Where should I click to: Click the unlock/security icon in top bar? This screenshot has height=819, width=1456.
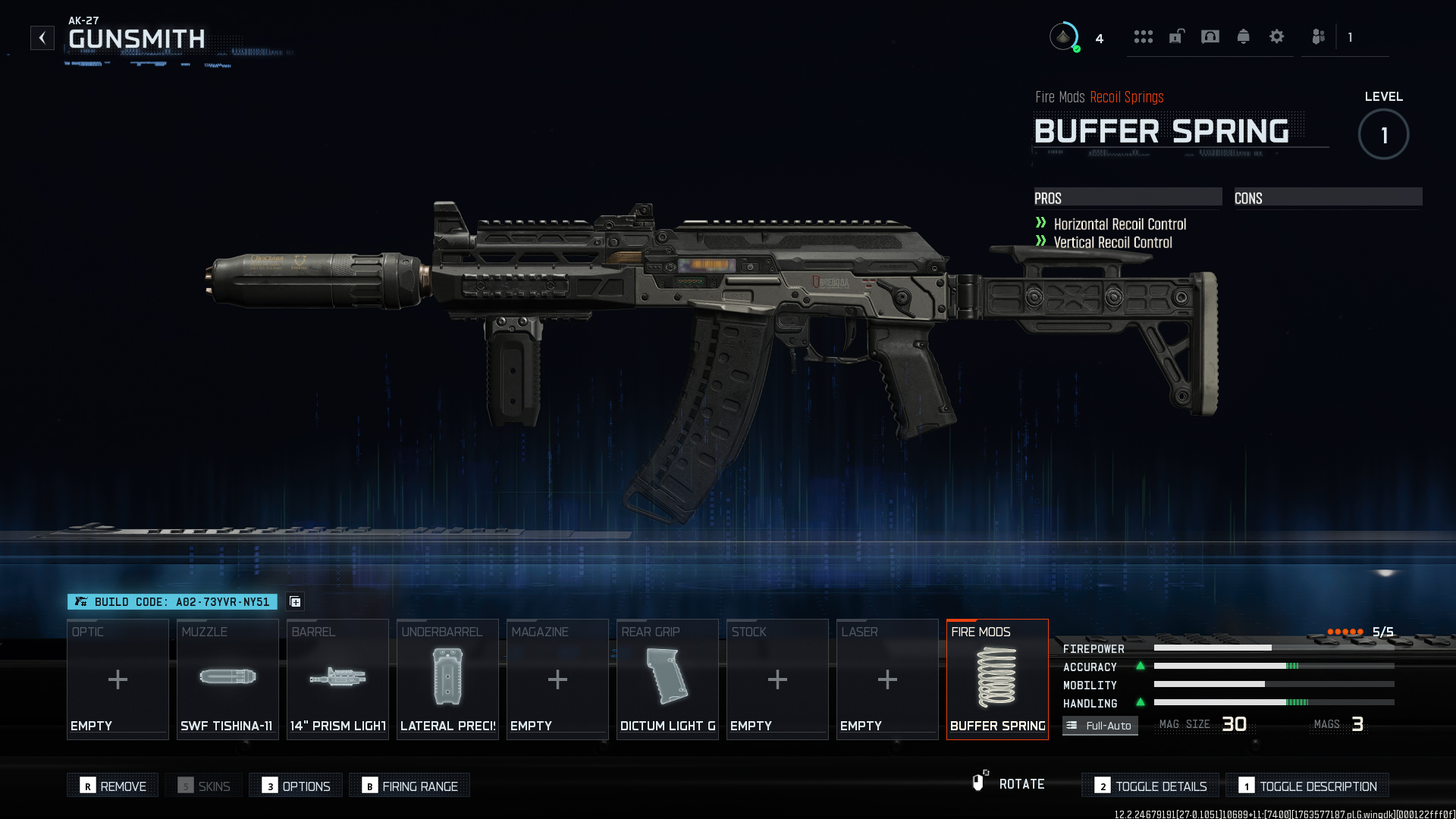[x=1177, y=36]
